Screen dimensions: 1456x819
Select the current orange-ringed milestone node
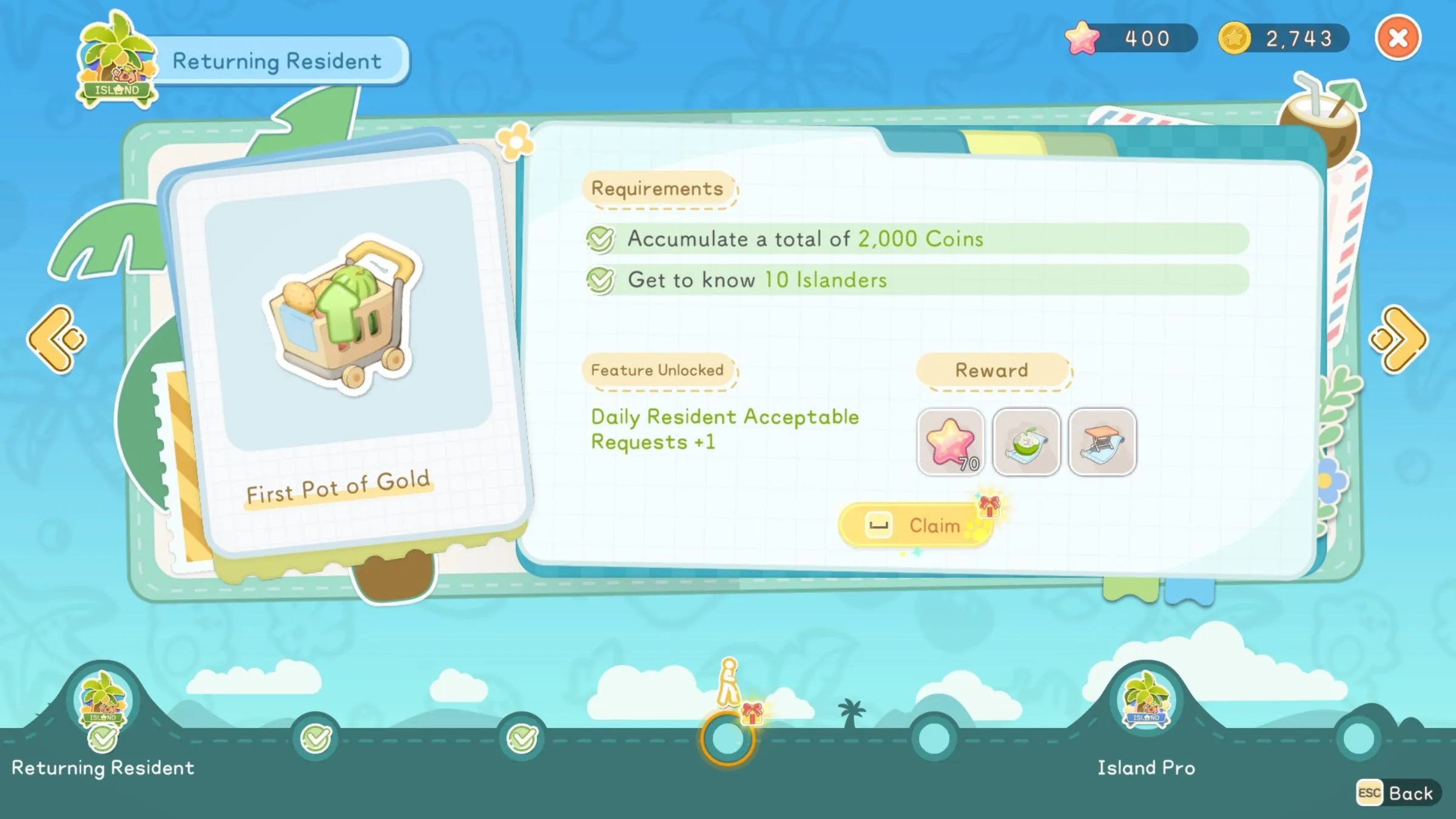tap(727, 739)
